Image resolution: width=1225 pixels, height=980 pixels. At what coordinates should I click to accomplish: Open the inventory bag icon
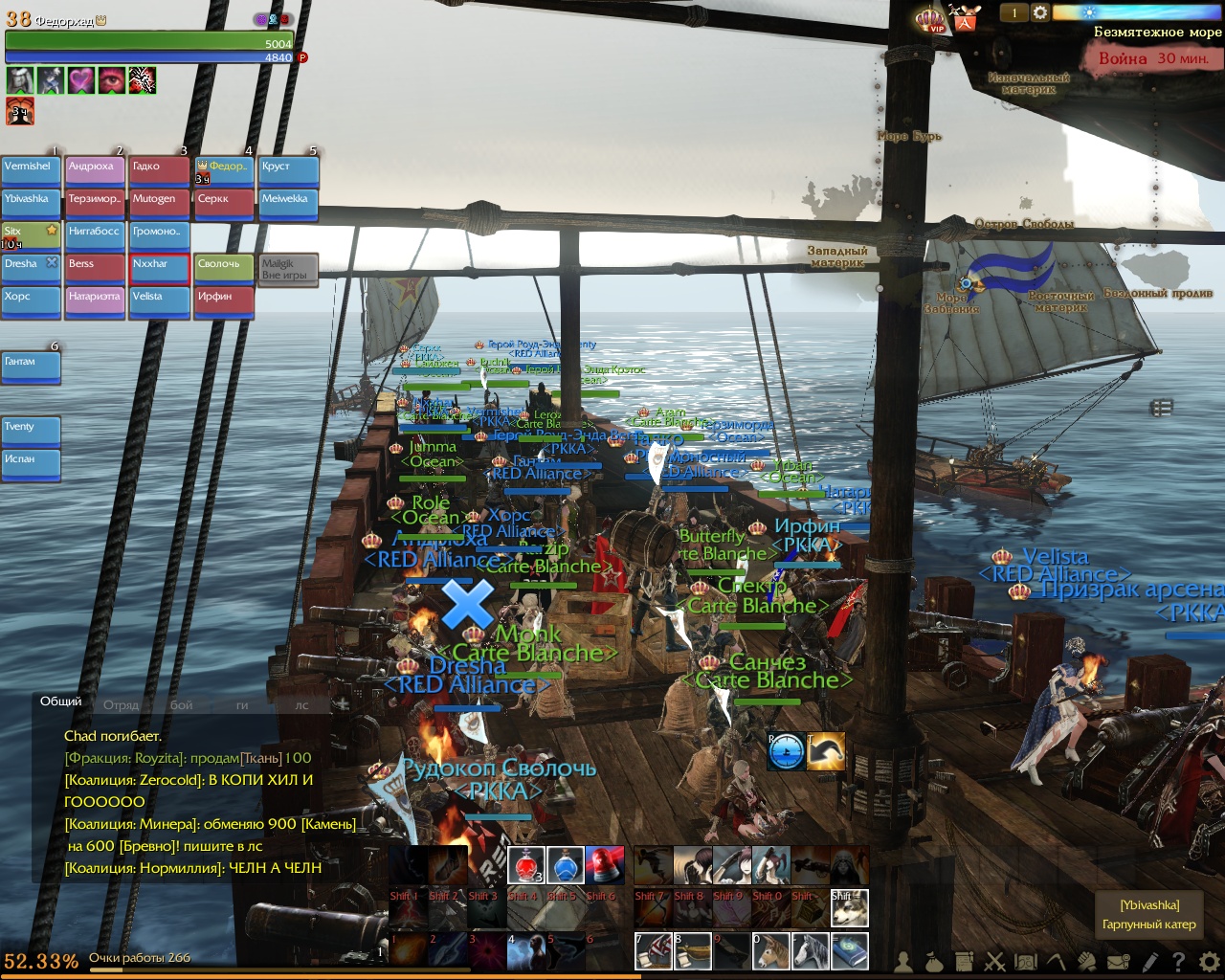click(934, 962)
